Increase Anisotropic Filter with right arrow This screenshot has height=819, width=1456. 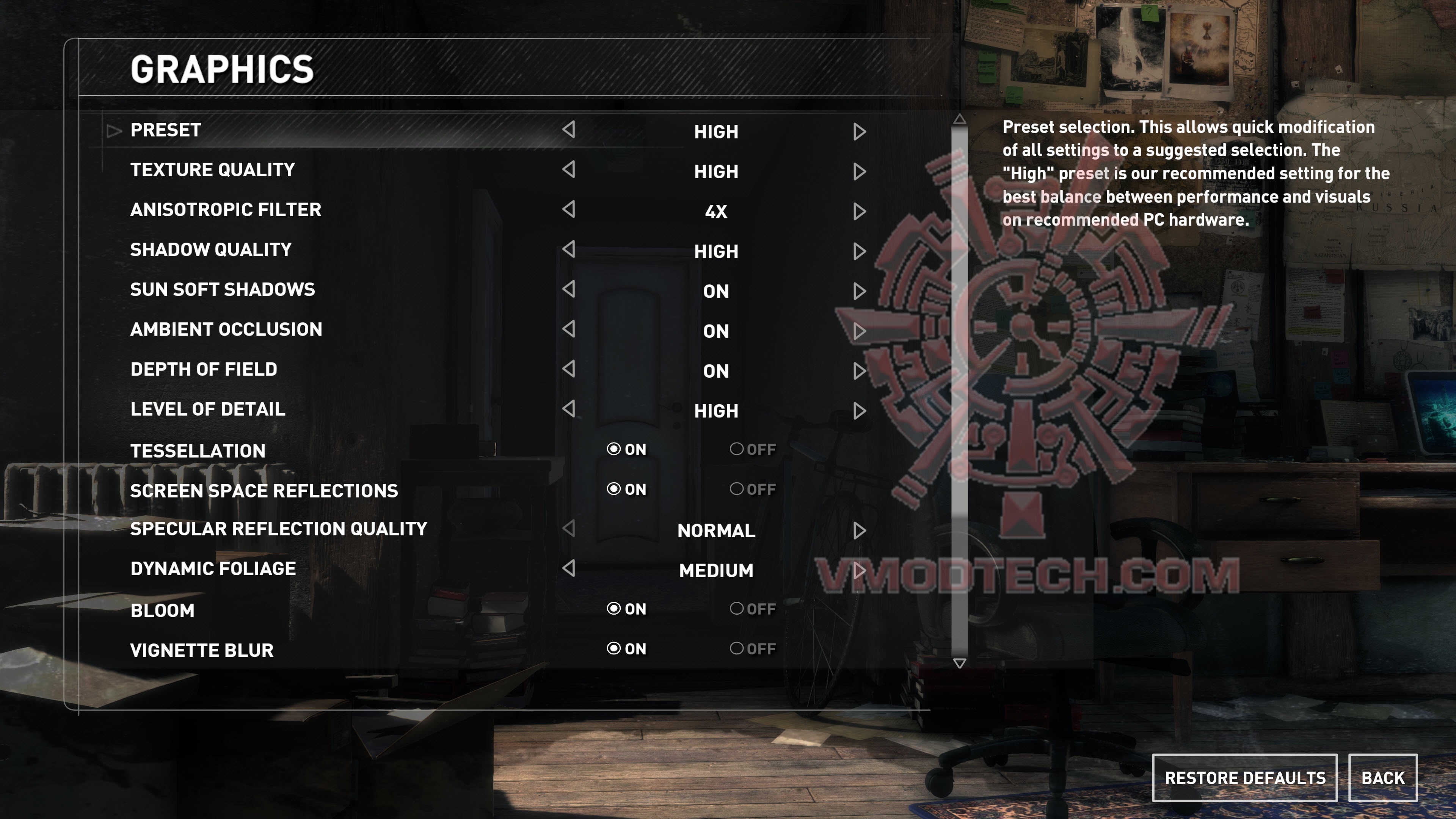[x=859, y=212]
